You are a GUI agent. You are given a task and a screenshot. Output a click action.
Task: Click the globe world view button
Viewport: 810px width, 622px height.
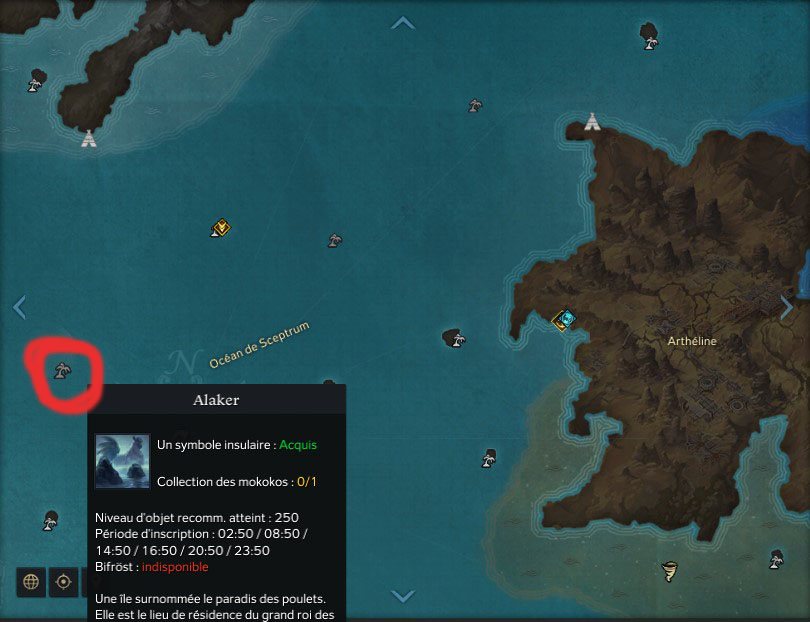click(31, 581)
